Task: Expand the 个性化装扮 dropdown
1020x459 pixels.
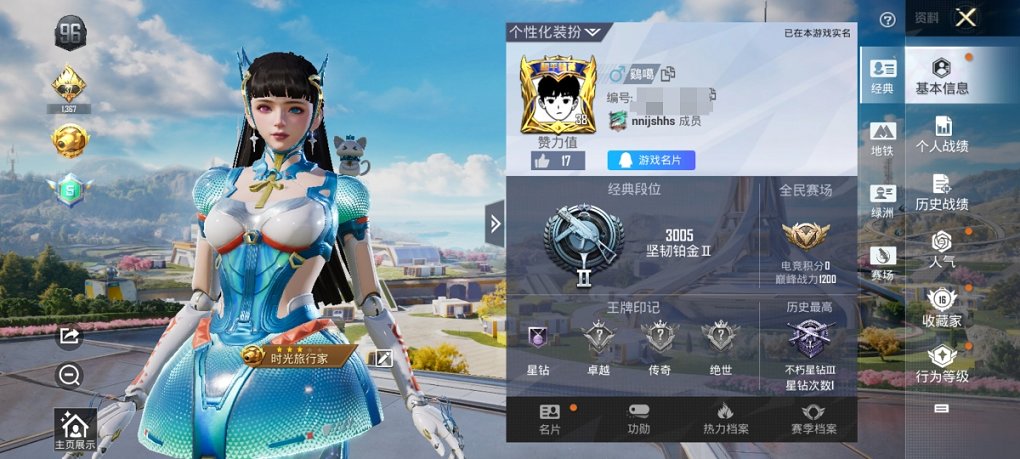Action: click(555, 32)
